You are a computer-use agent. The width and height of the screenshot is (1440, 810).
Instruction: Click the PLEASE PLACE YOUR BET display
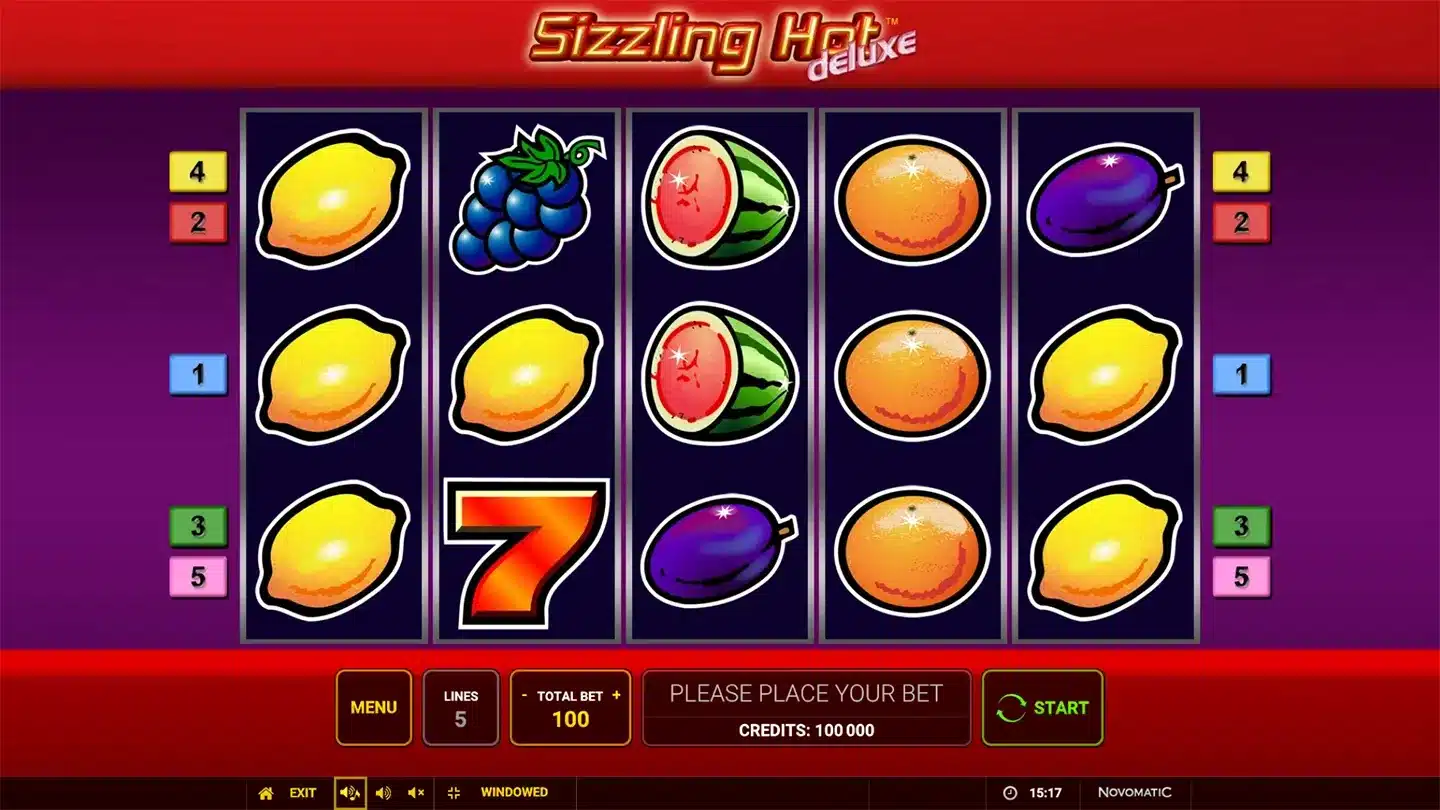click(808, 692)
